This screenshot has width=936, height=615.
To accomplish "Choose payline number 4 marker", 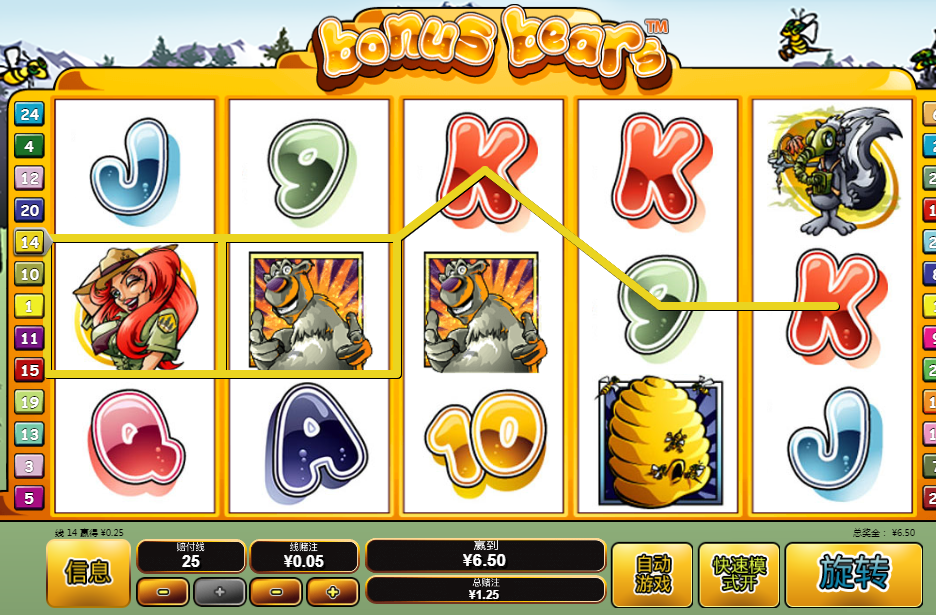I will [29, 146].
